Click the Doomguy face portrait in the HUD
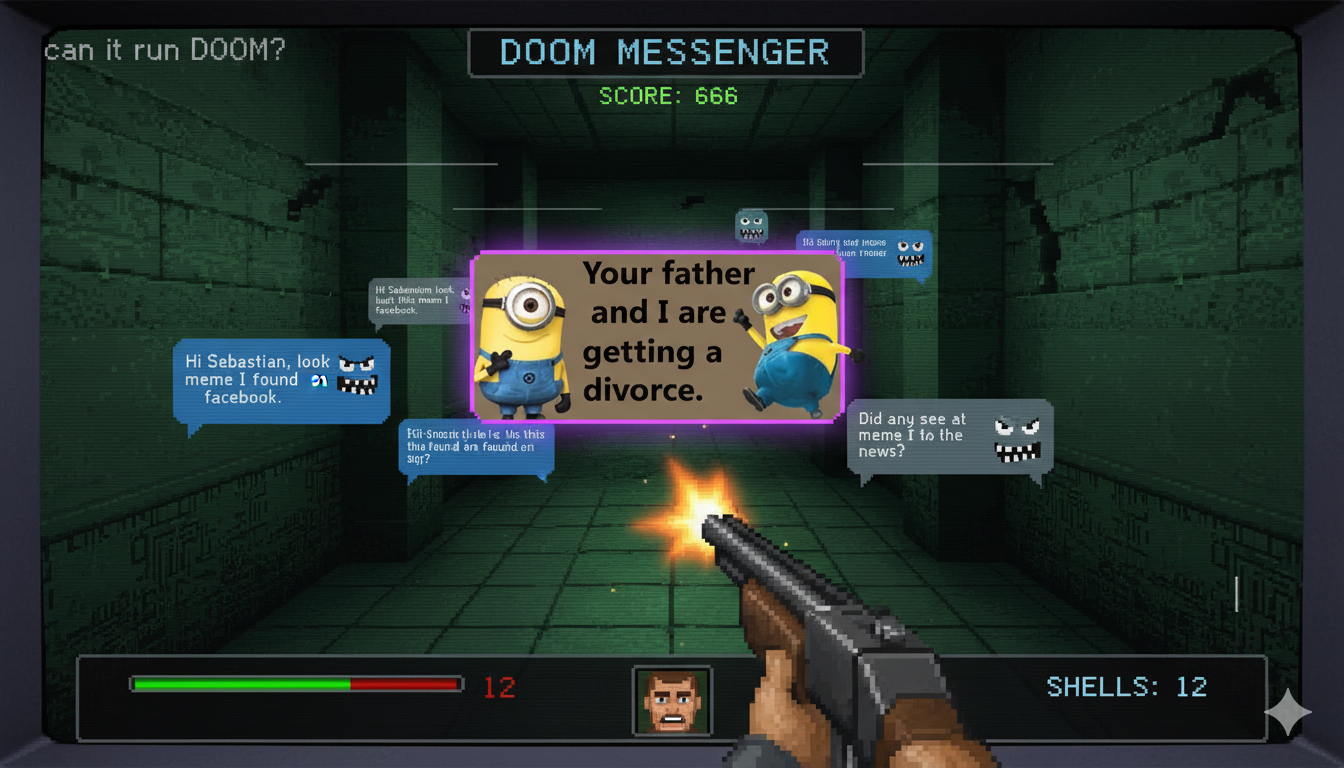 tap(670, 700)
